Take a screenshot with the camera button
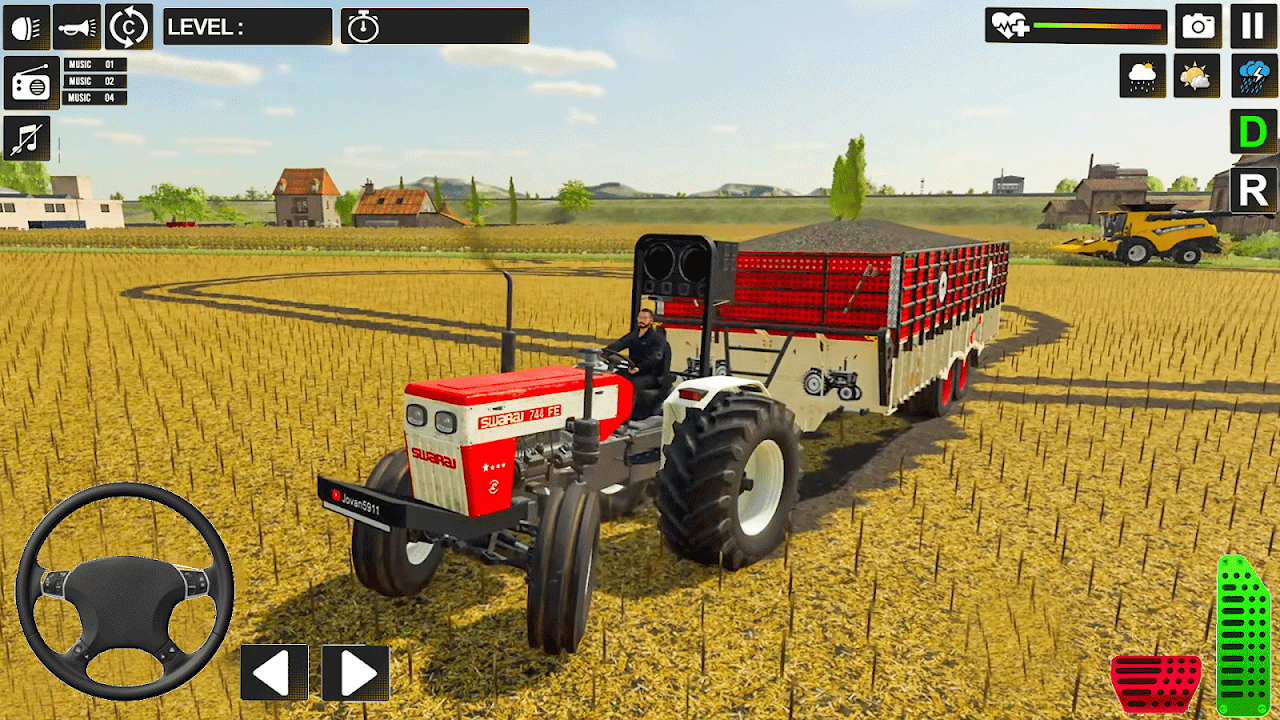Screen dimensions: 1280x720 (1198, 26)
